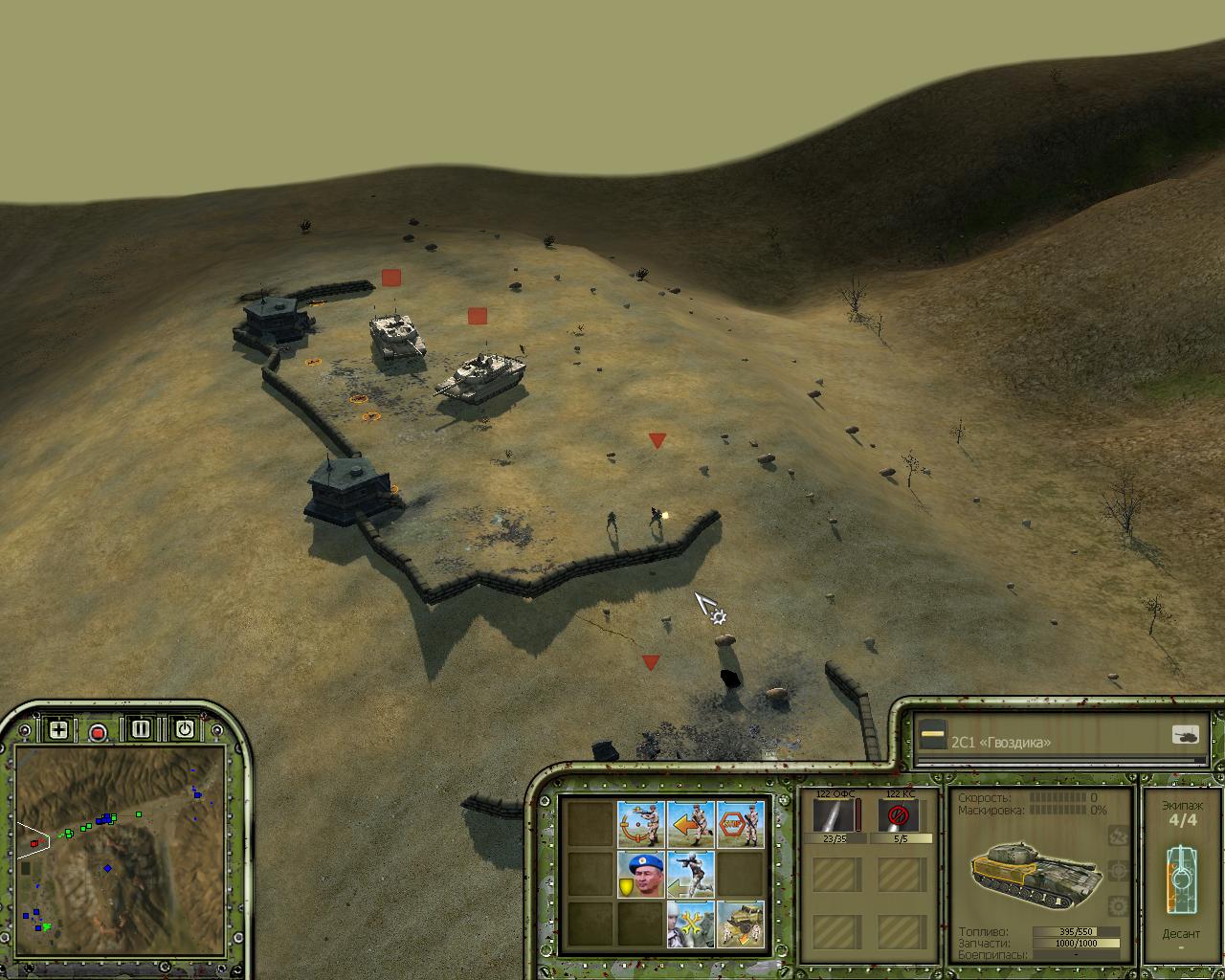Open the power/exit menu button
The height and width of the screenshot is (980, 1225).
(184, 729)
